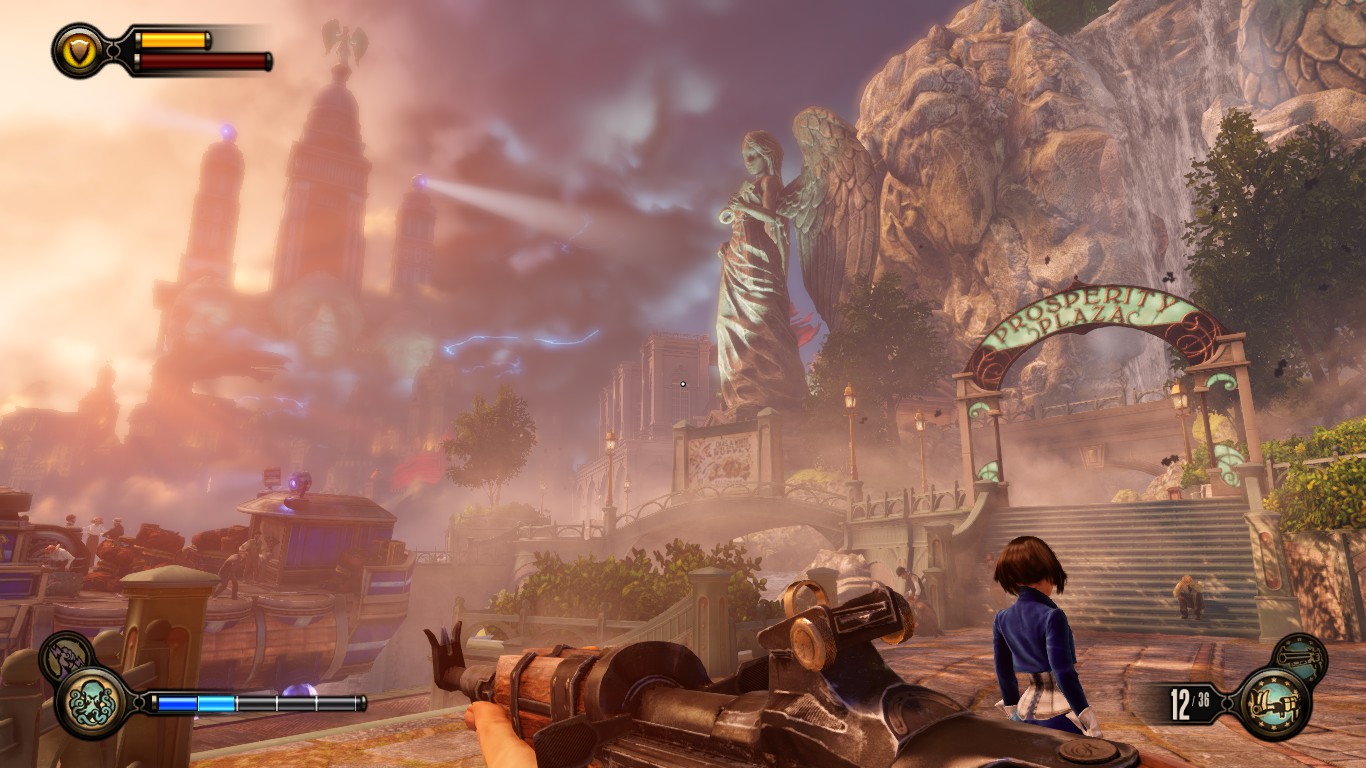The width and height of the screenshot is (1366, 768).
Task: Click the equipped machine gun weapon icon
Action: (1272, 703)
